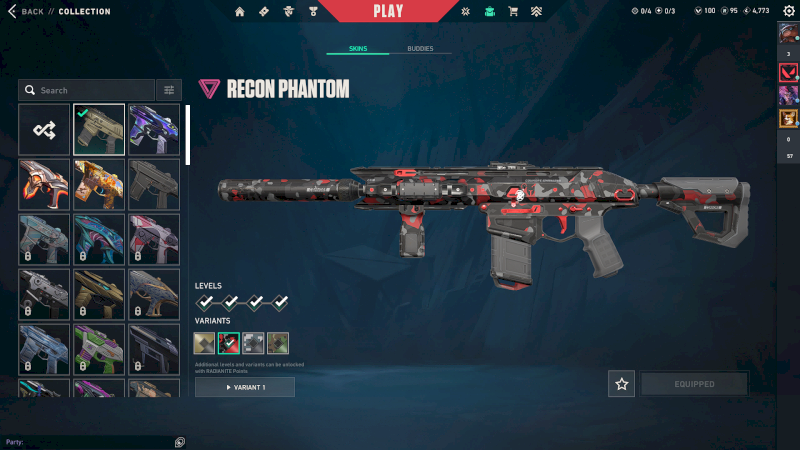Mark this skin as favorite
800x450 pixels.
click(x=622, y=384)
